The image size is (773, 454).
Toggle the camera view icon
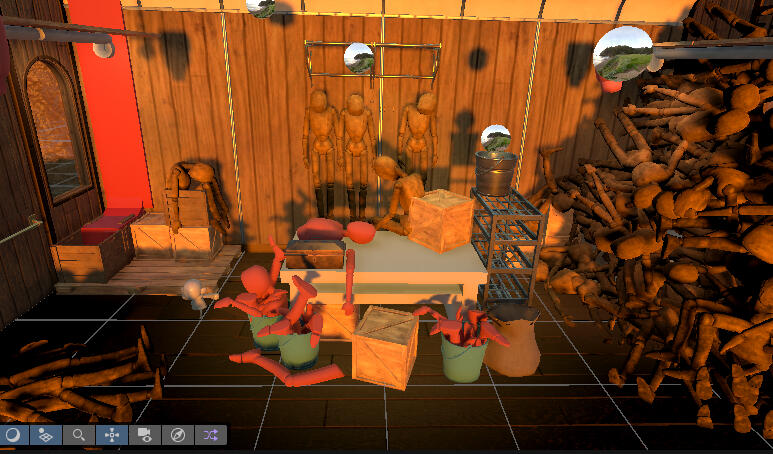tap(144, 435)
